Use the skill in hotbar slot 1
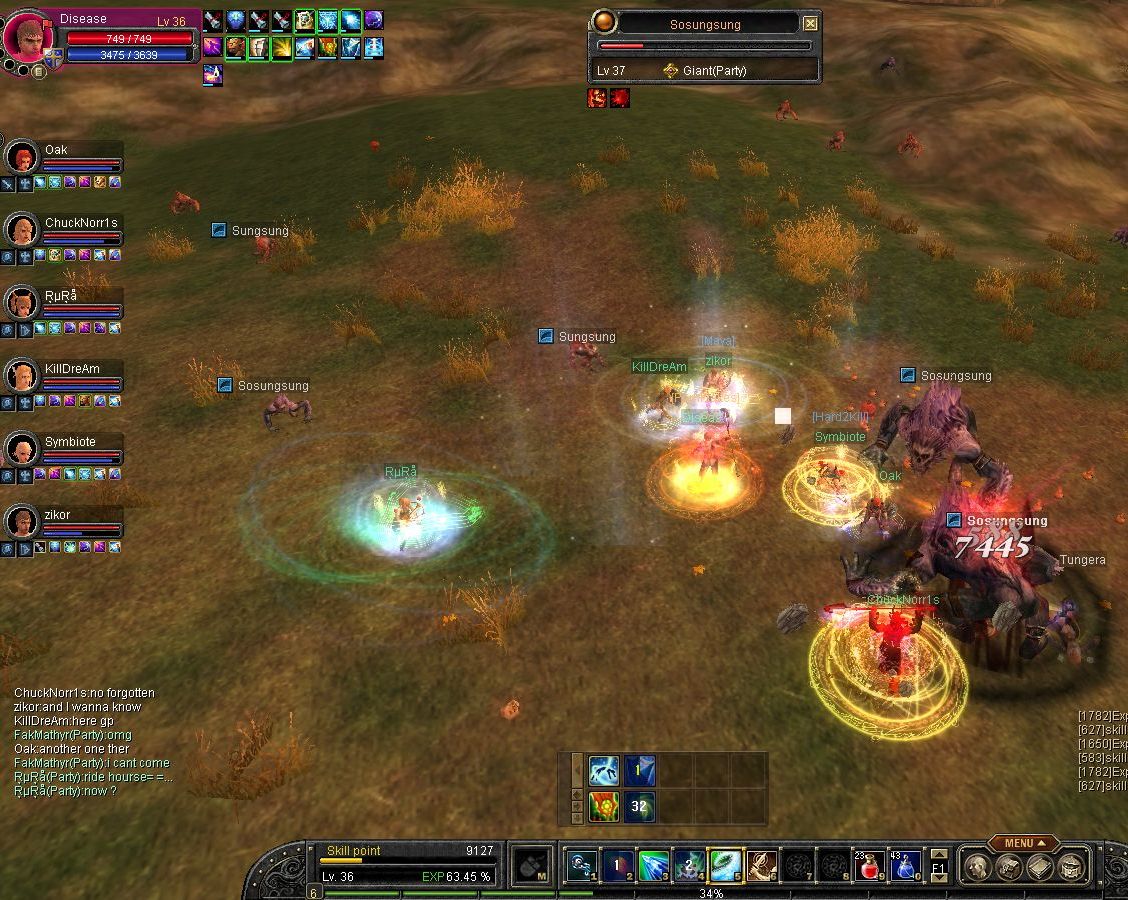This screenshot has height=900, width=1128. (x=582, y=866)
